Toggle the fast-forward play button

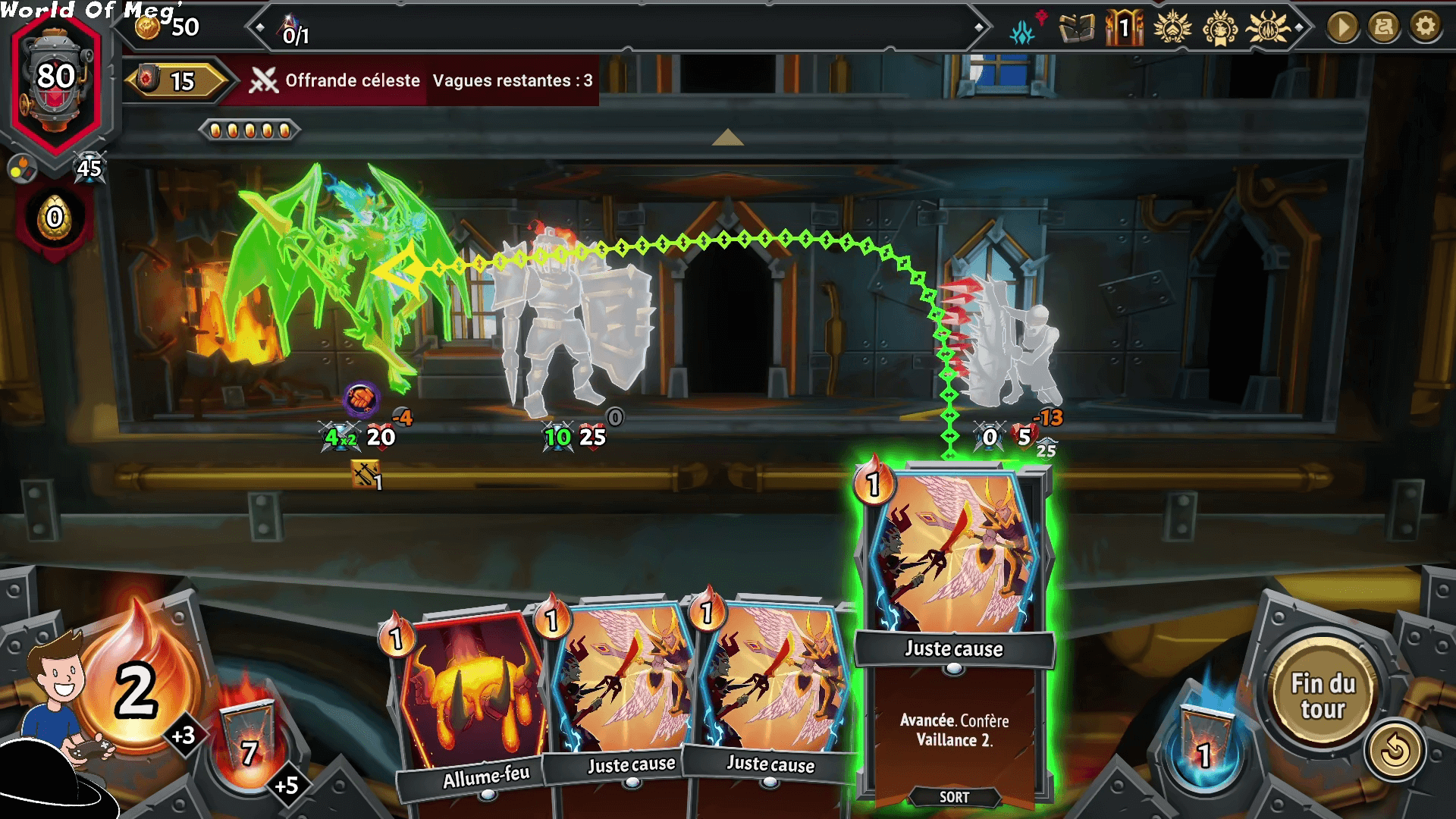pyautogui.click(x=1342, y=27)
